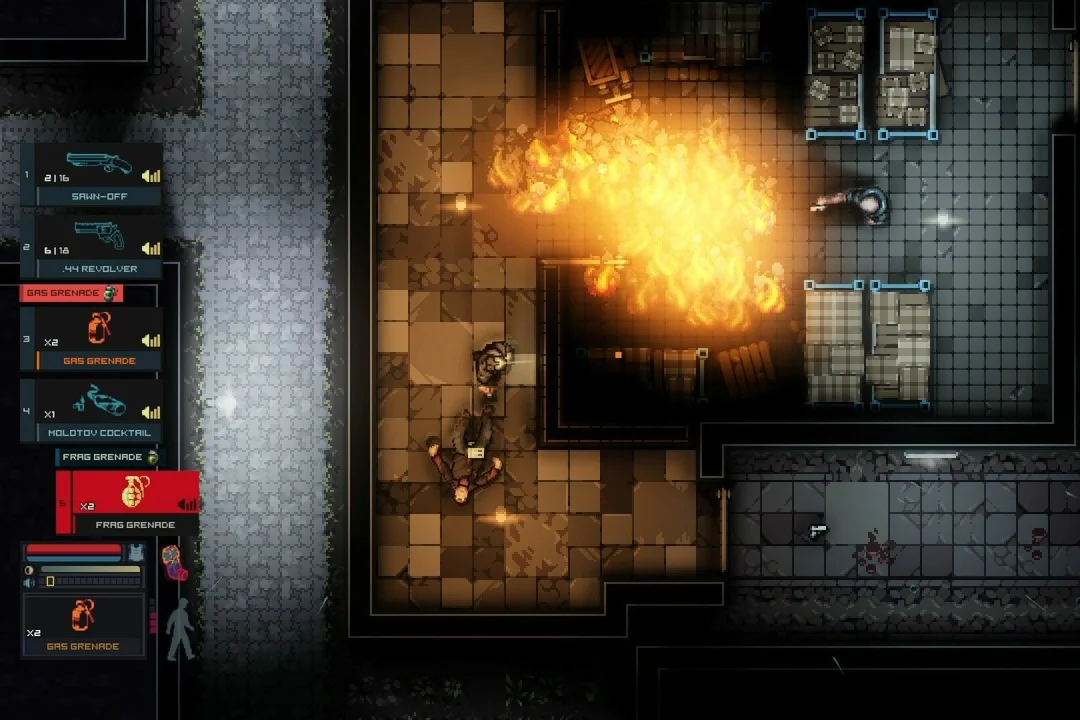Select the highlighted red Frag Grenade slot
This screenshot has height=720, width=1080.
[128, 502]
